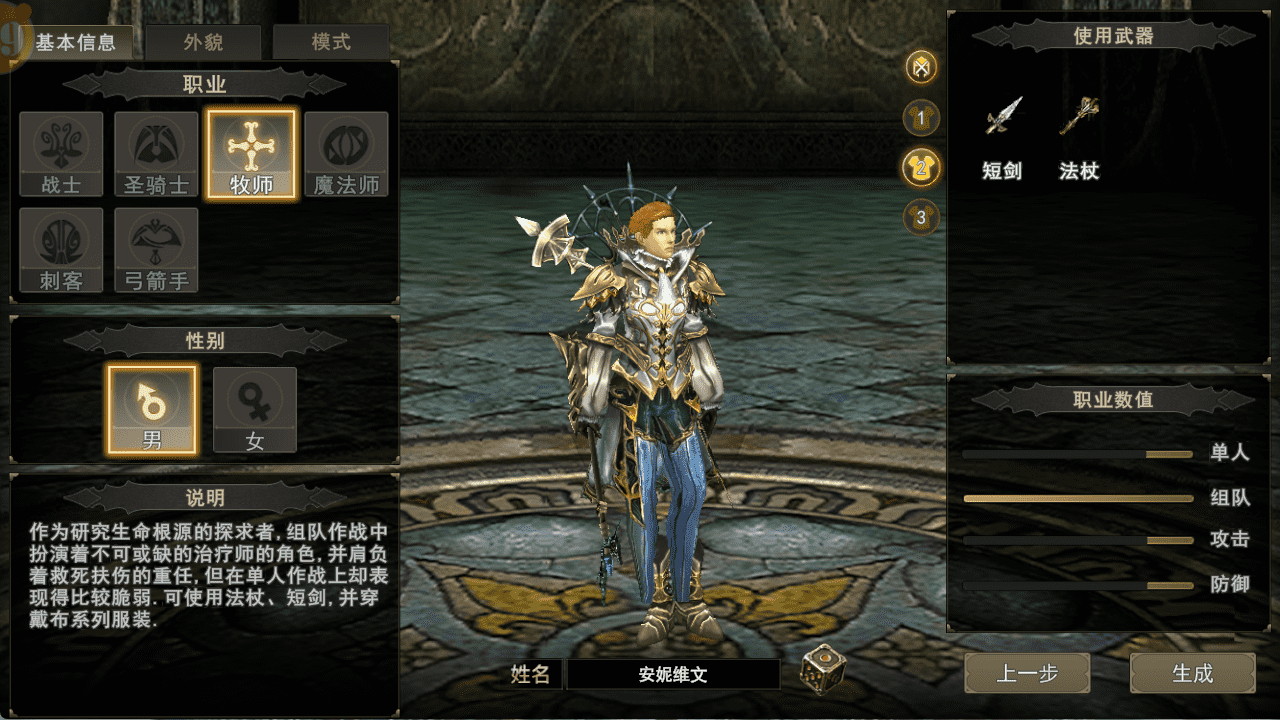This screenshot has height=720, width=1280.
Task: Open the 模式 tab
Action: [331, 43]
